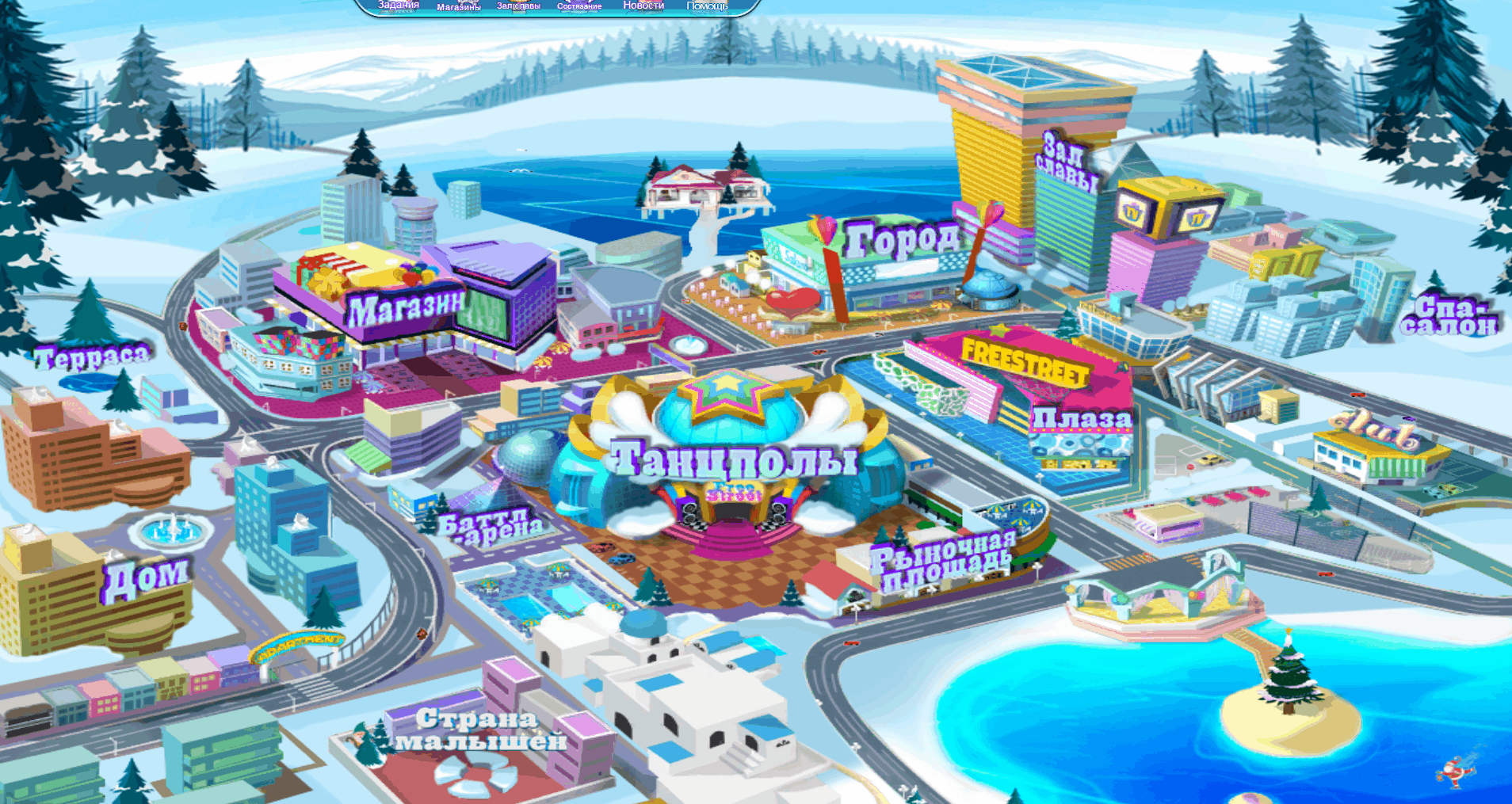The height and width of the screenshot is (804, 1512).
Task: Select the Зал славы building label
Action: pyautogui.click(x=1067, y=162)
